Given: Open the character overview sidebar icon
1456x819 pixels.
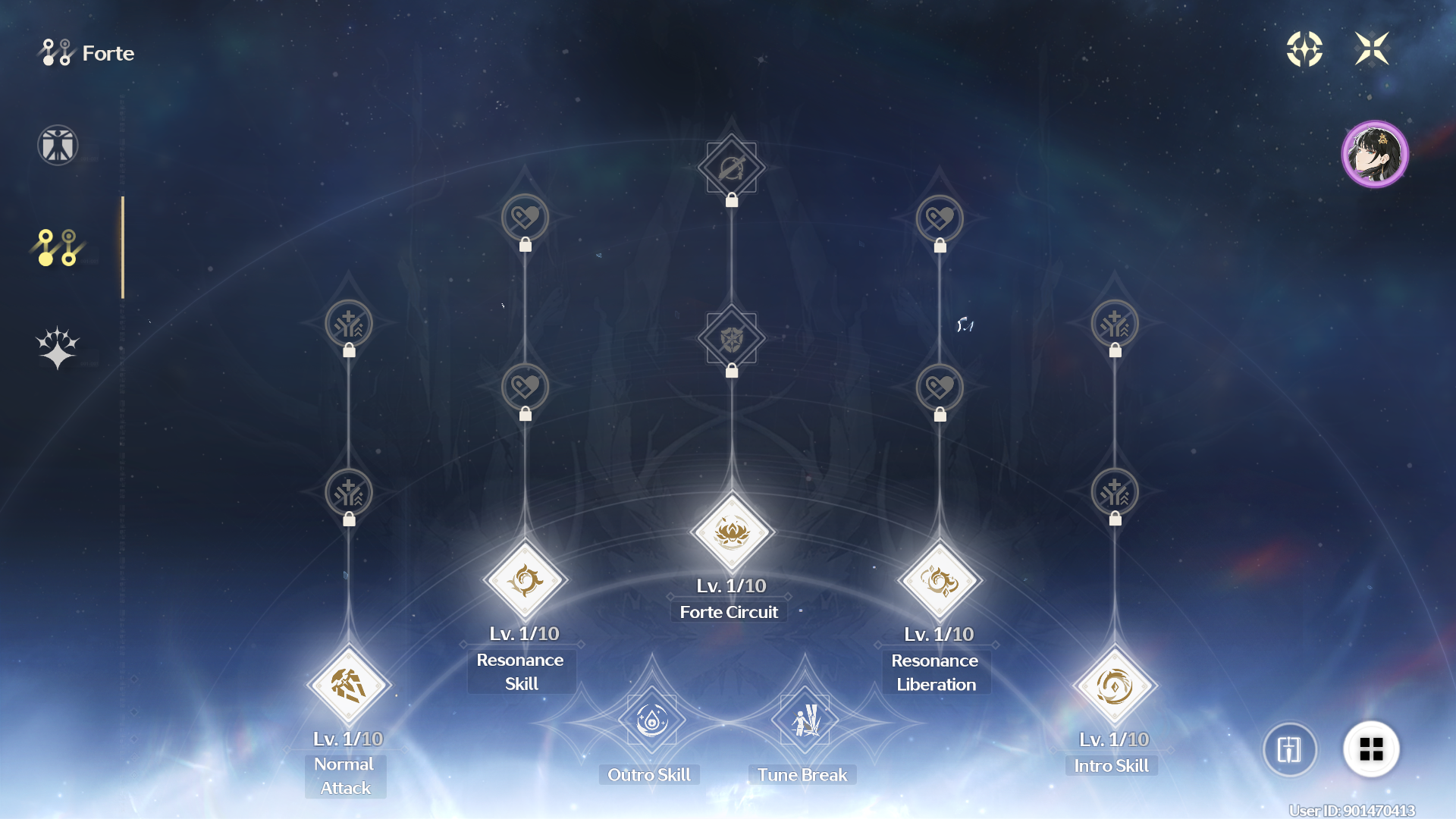Looking at the screenshot, I should click(x=57, y=145).
